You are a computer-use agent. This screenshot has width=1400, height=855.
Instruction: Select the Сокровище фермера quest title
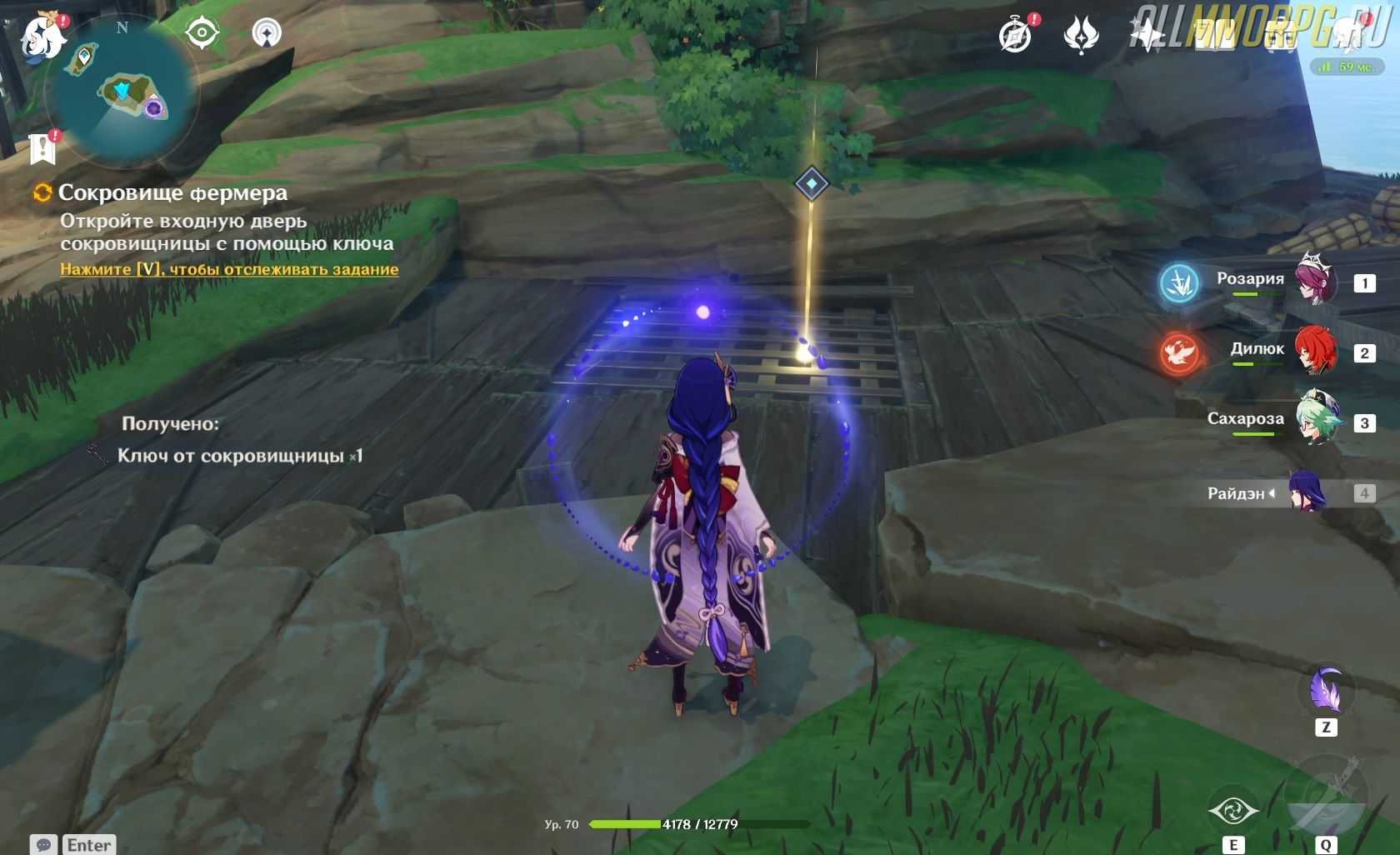point(172,192)
